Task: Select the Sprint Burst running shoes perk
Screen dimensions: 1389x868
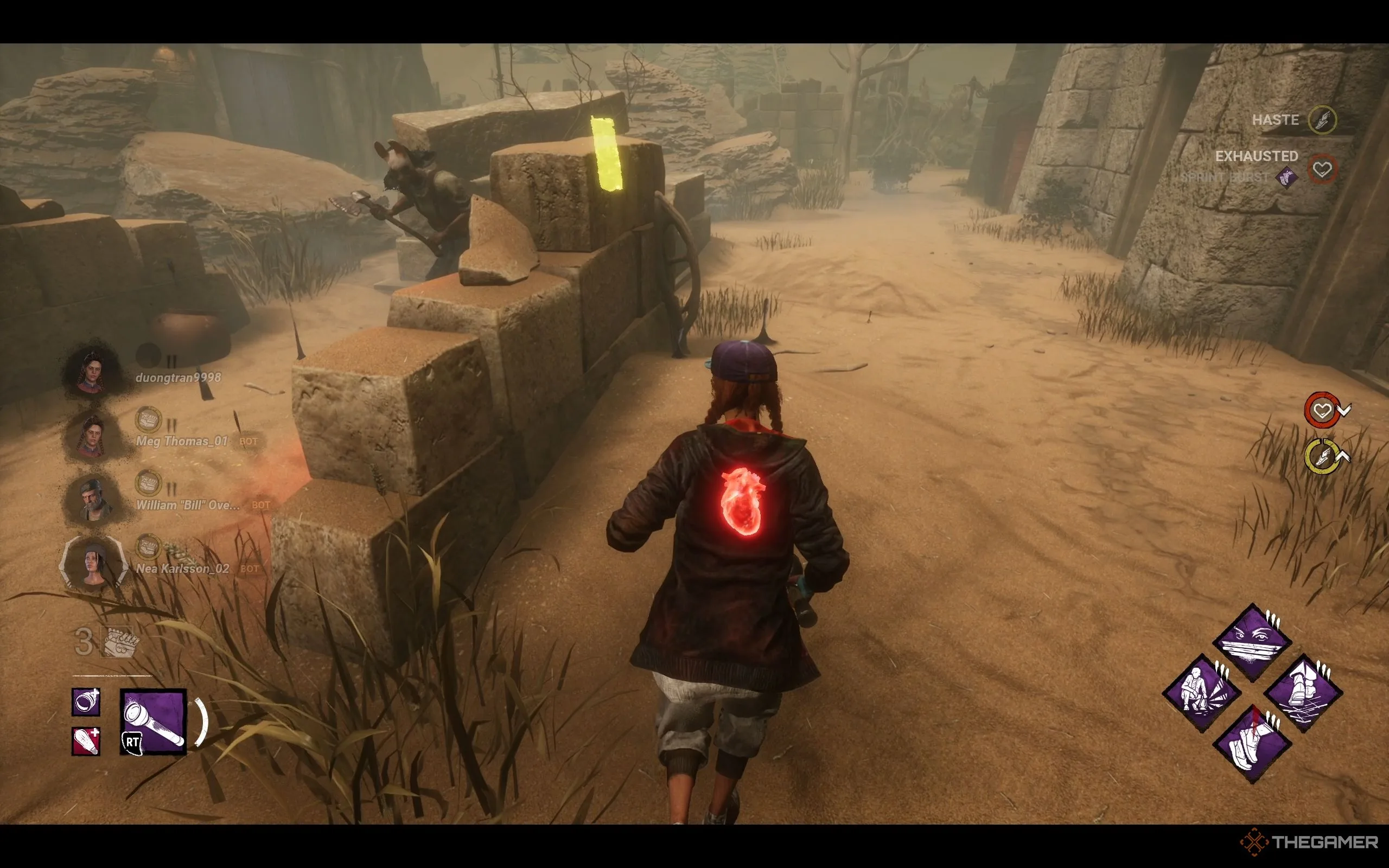Action: click(x=1252, y=744)
